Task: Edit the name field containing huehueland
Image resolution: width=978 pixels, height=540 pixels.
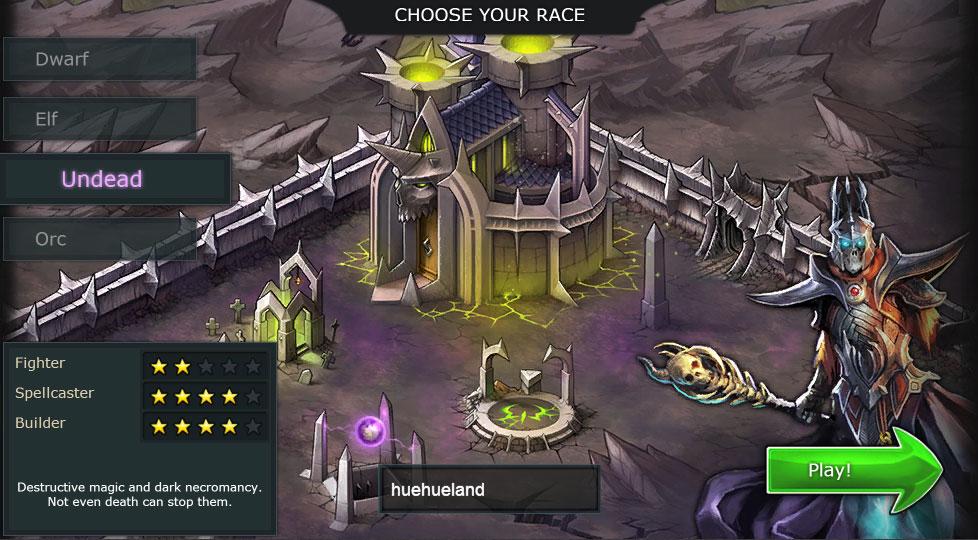Action: (488, 490)
